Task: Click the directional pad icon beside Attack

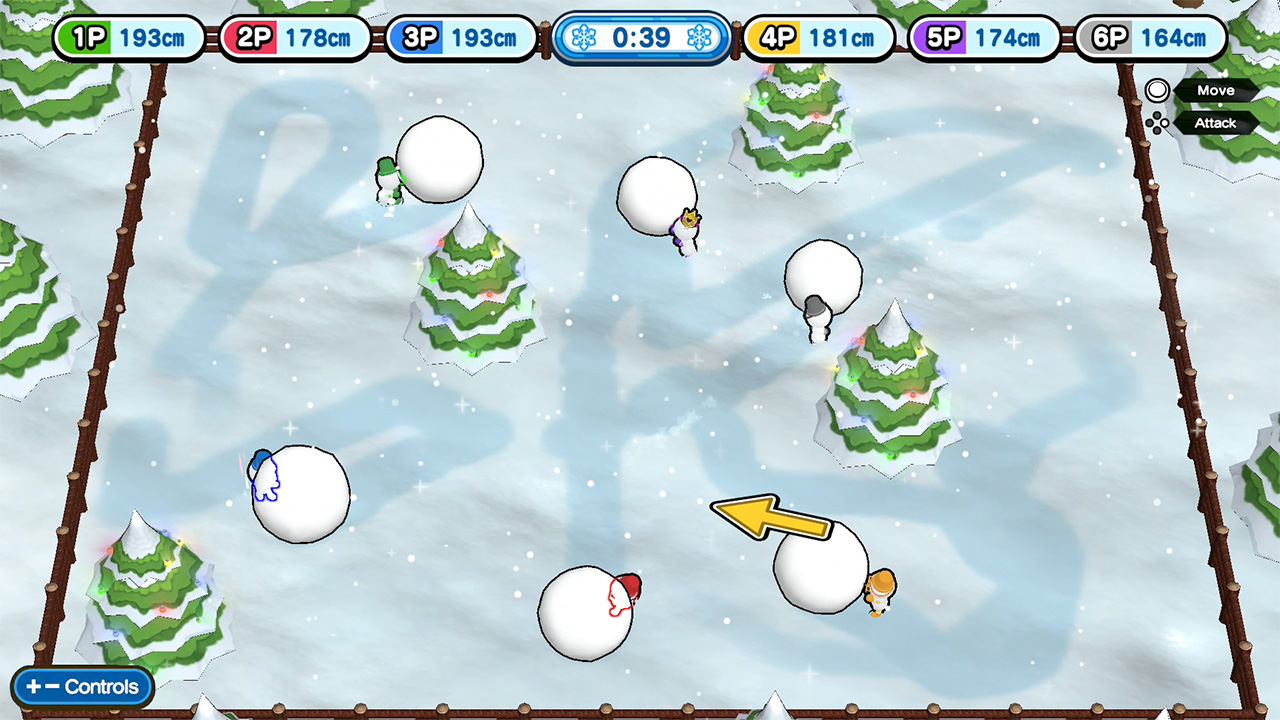Action: pos(1157,122)
